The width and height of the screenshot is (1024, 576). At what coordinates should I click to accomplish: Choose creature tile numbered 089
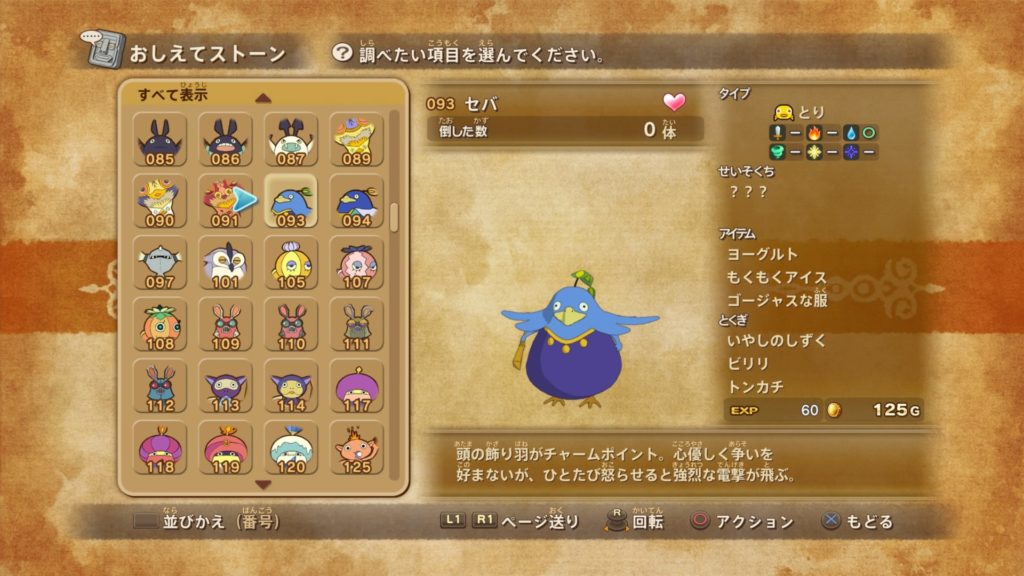pos(356,139)
